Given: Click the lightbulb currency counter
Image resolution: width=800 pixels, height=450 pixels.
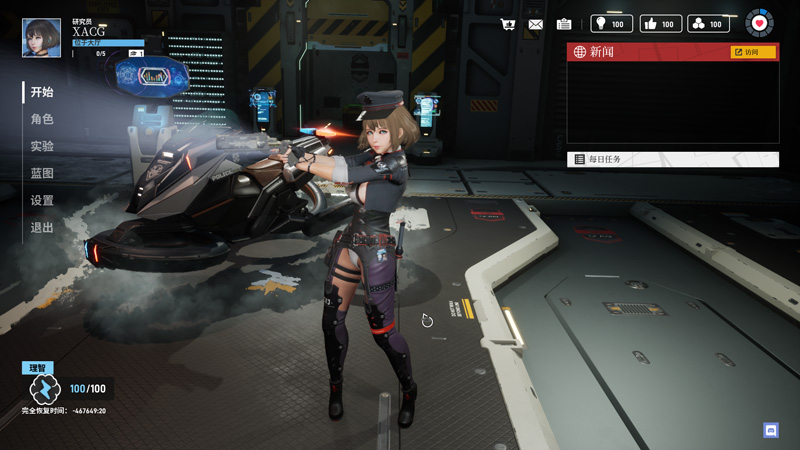Looking at the screenshot, I should pyautogui.click(x=611, y=24).
